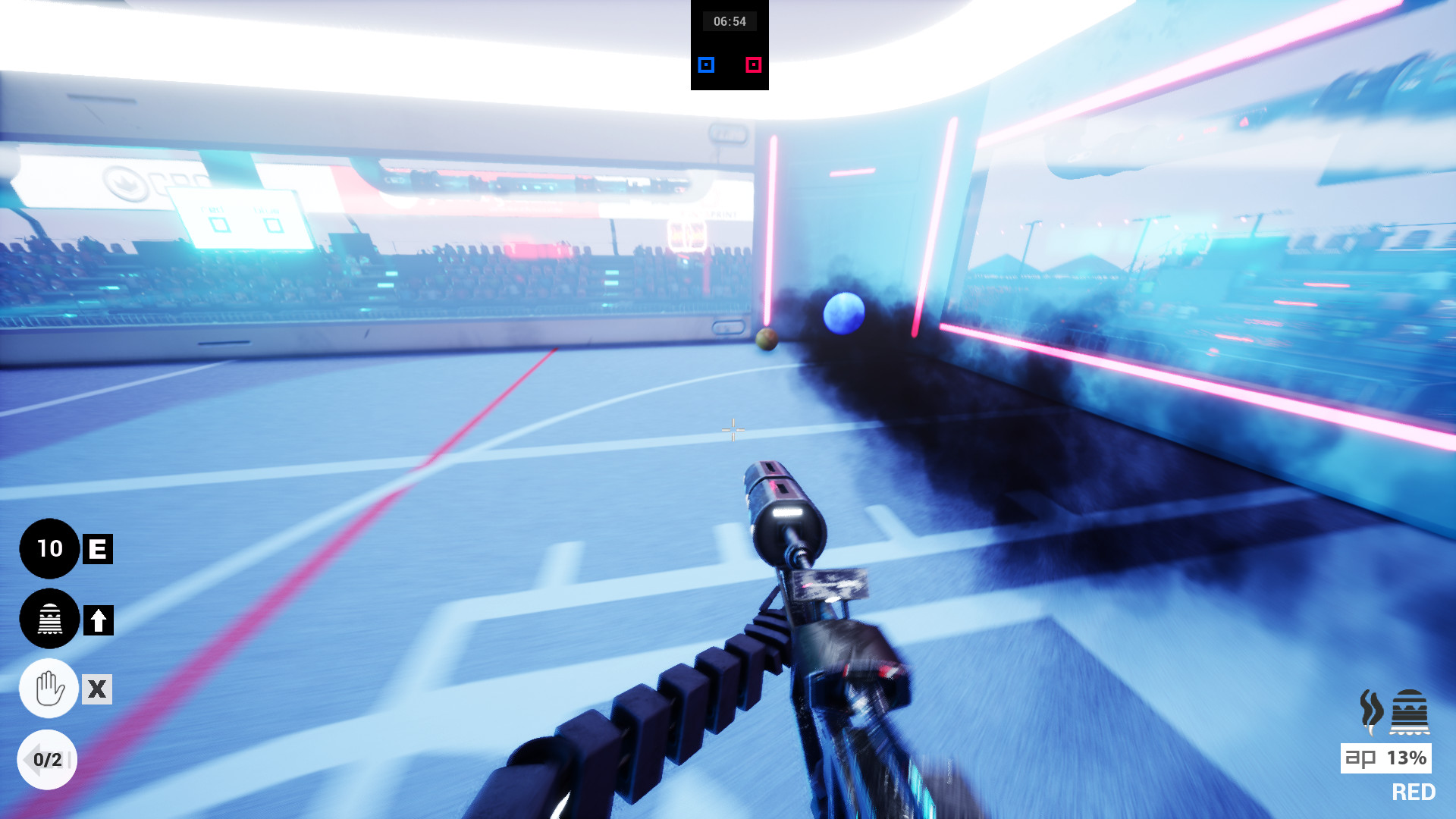Select the ammo counter showing 10
The height and width of the screenshot is (819, 1456).
(x=49, y=549)
